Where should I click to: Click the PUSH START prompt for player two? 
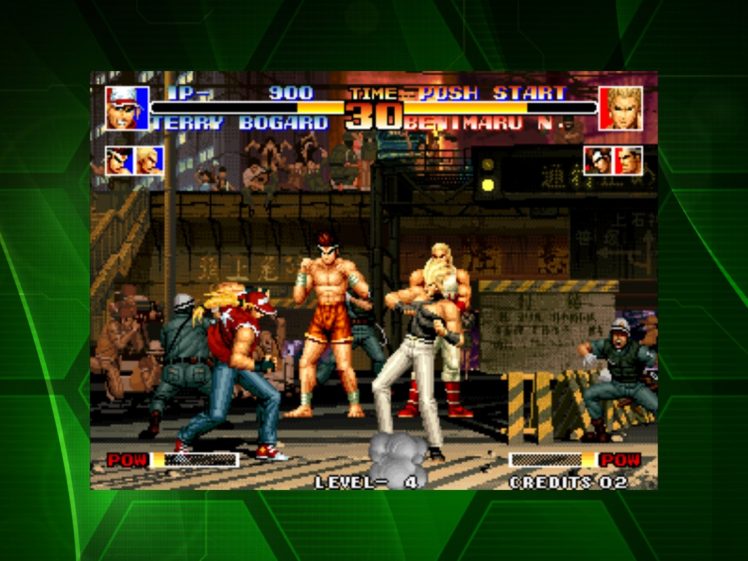click(492, 93)
